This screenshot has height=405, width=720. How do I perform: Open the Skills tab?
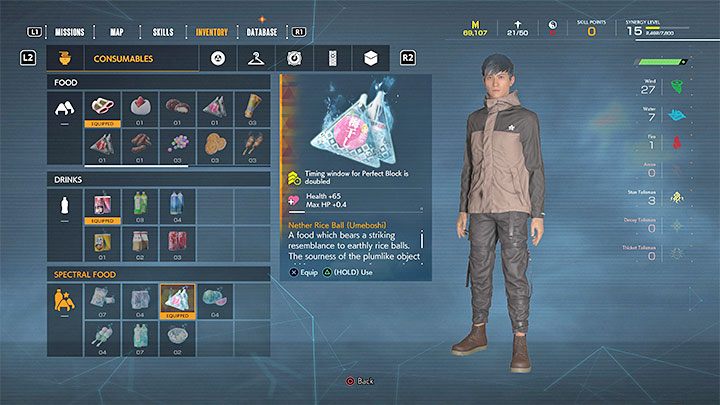[x=164, y=31]
